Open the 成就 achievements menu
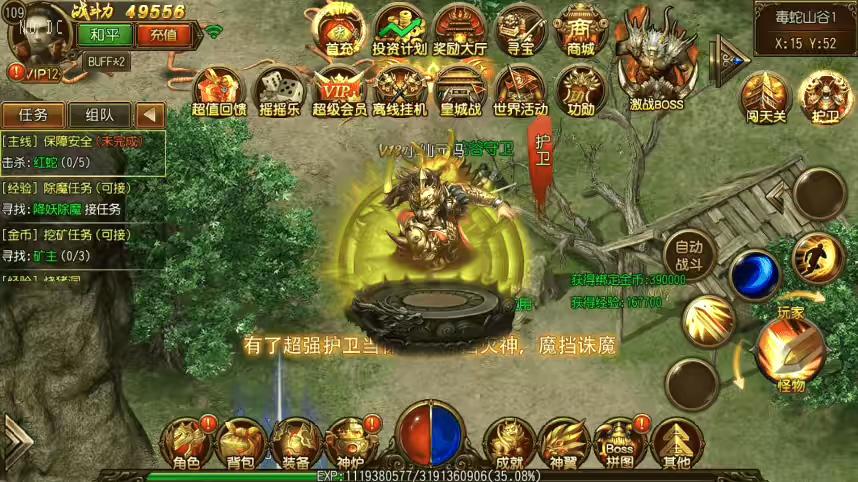 505,442
